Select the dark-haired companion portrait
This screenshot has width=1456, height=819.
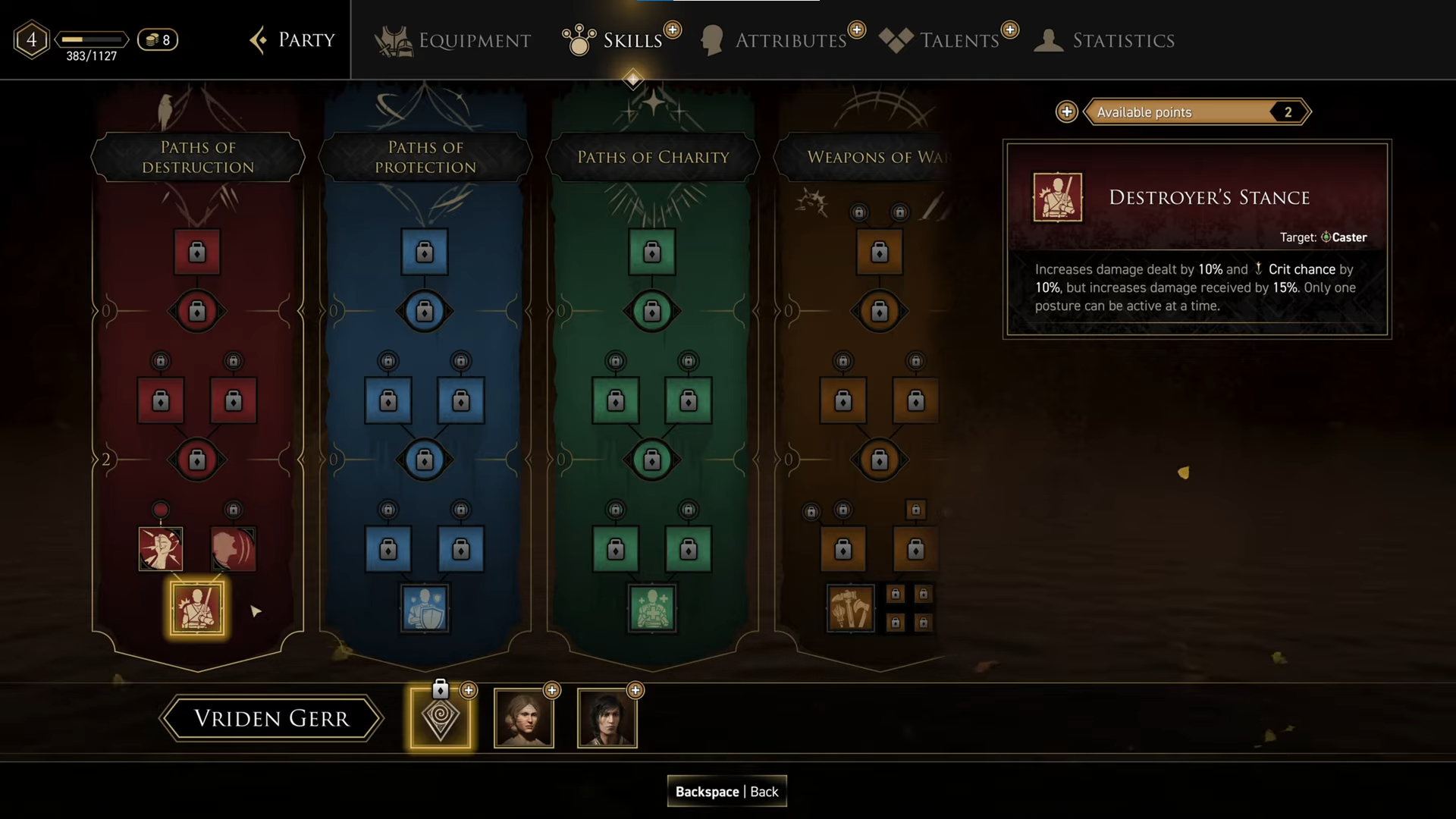607,718
